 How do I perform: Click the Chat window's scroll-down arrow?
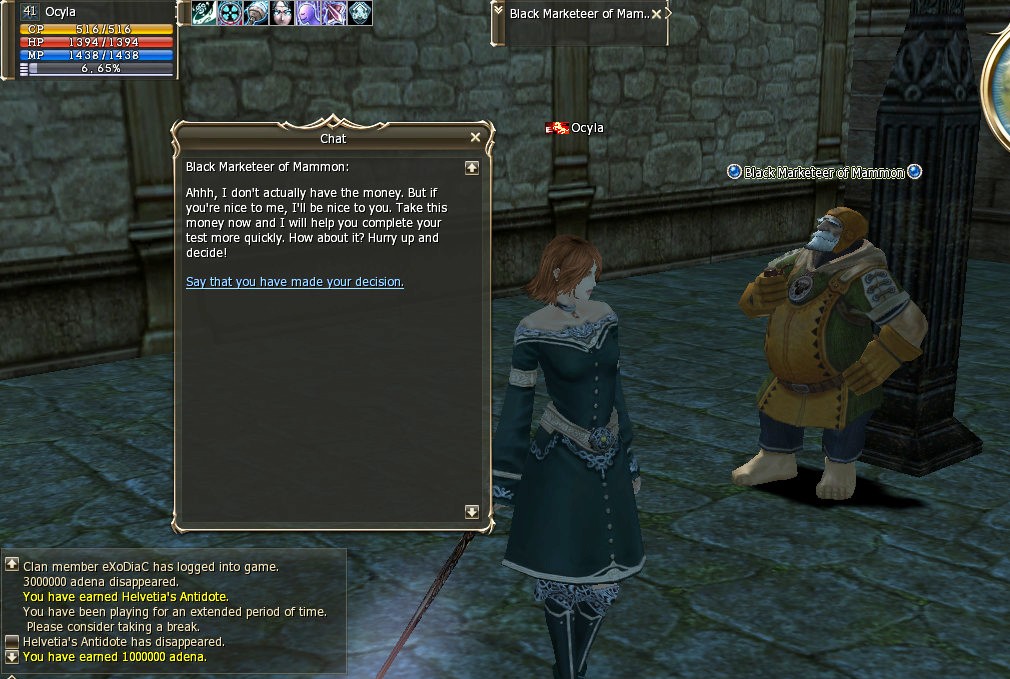click(x=472, y=512)
